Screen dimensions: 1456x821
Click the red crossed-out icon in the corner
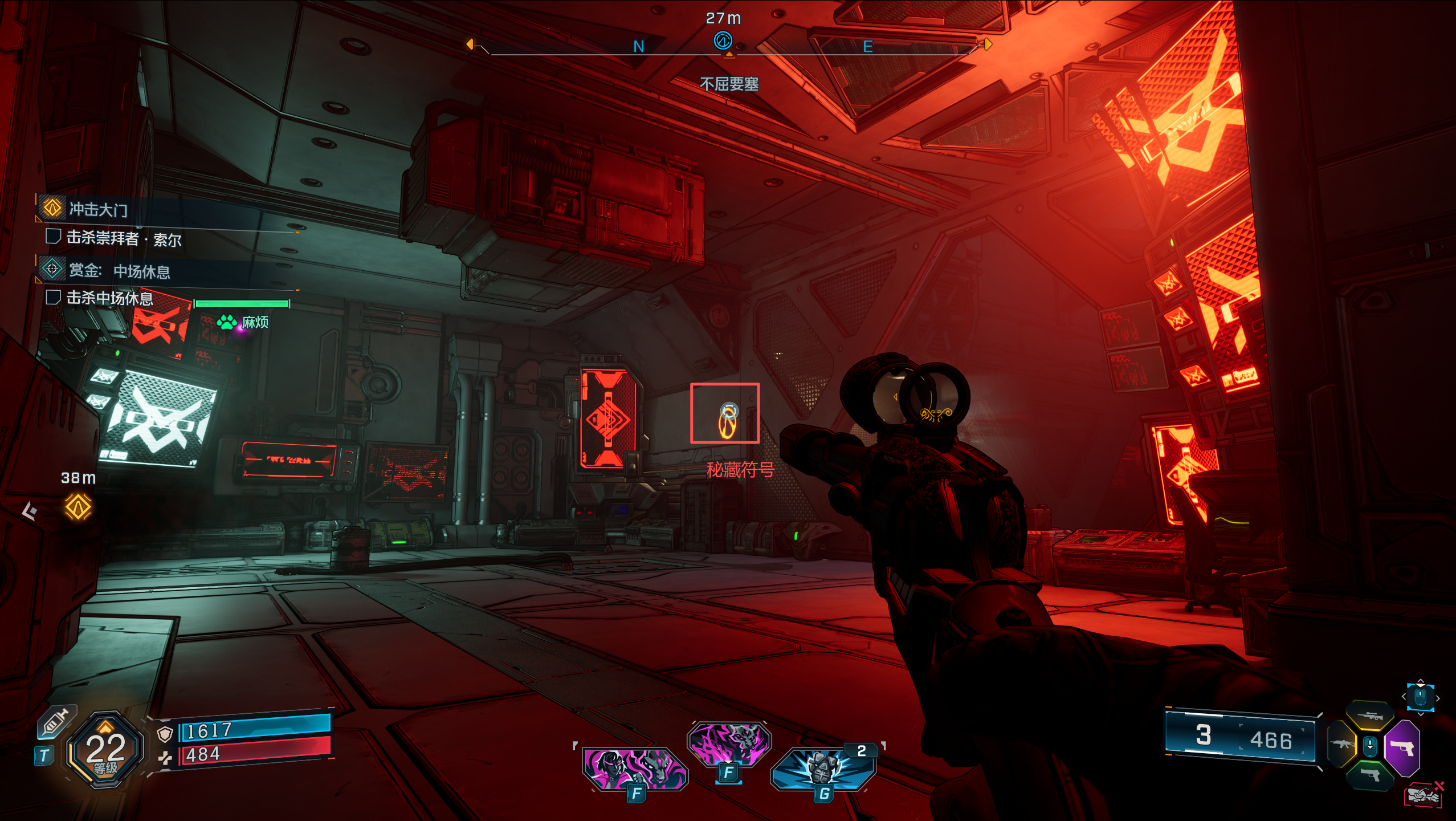(x=1425, y=794)
